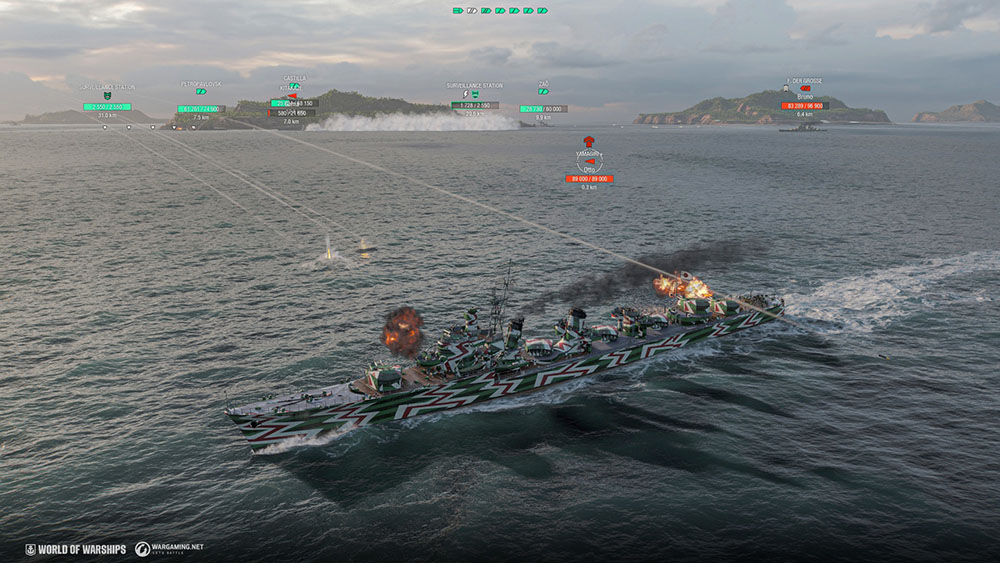Select the Petropavlovsk allied ship marker
1000x563 pixels.
click(201, 92)
